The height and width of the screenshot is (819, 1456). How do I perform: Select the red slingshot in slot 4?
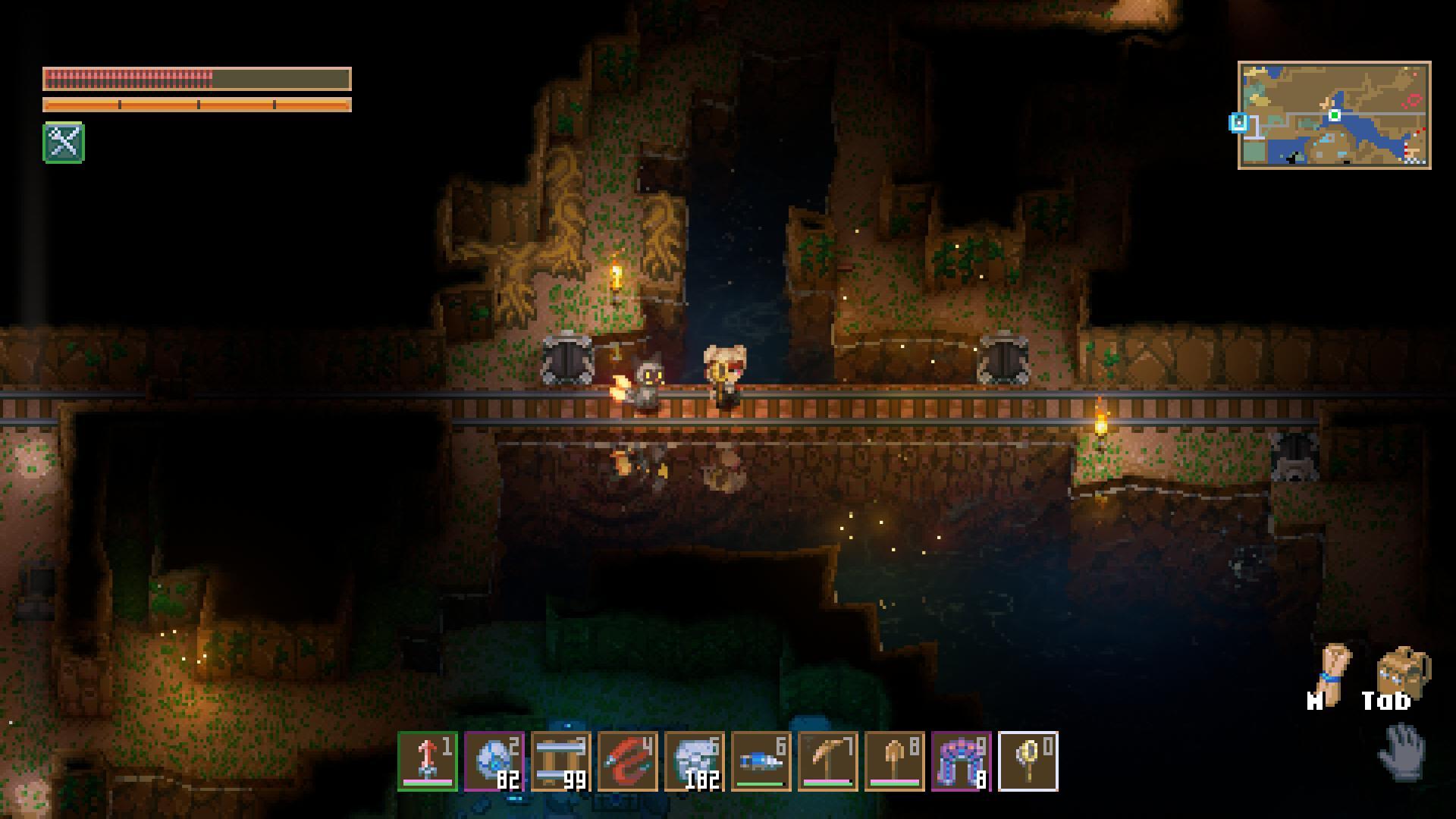[x=628, y=761]
